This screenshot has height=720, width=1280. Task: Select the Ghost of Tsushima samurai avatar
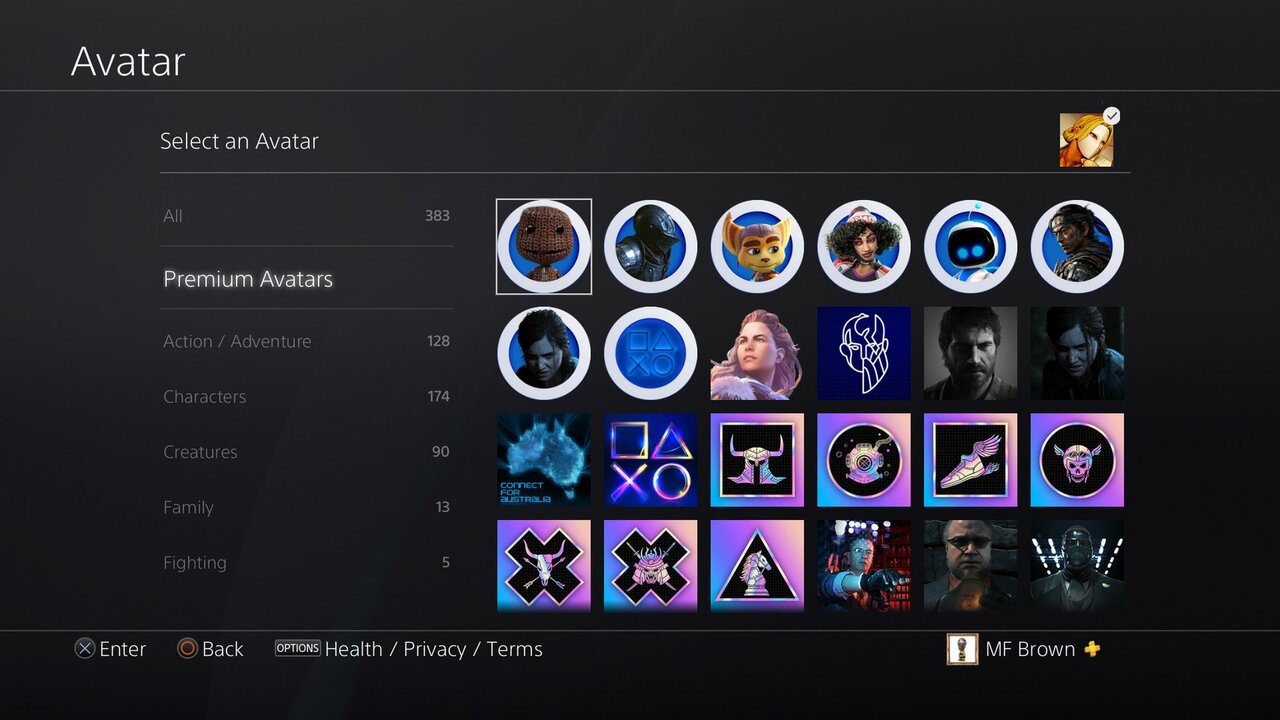pos(1077,246)
